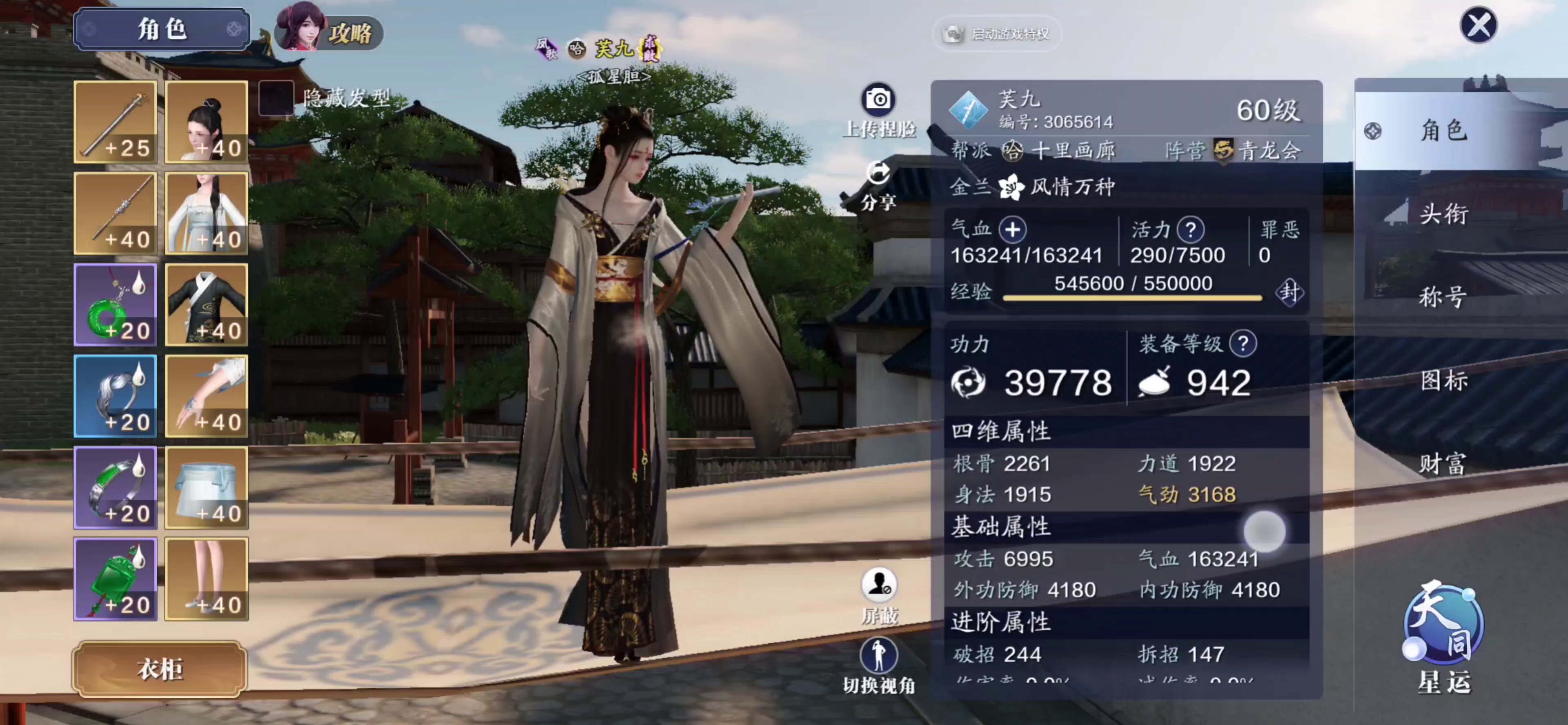
Task: Open the 衣柜 wardrobe
Action: pyautogui.click(x=160, y=669)
